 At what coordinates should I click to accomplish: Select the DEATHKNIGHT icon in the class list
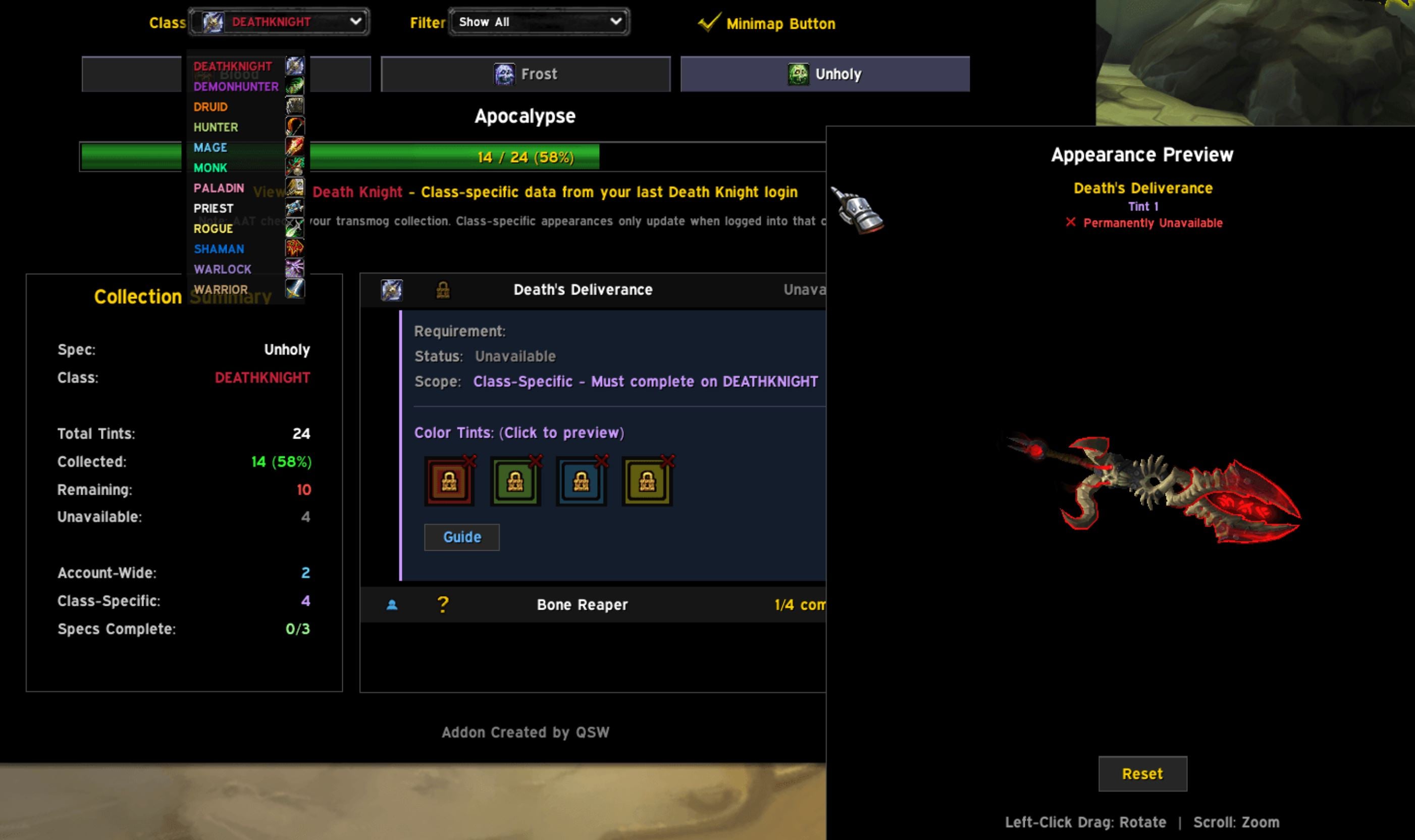295,66
